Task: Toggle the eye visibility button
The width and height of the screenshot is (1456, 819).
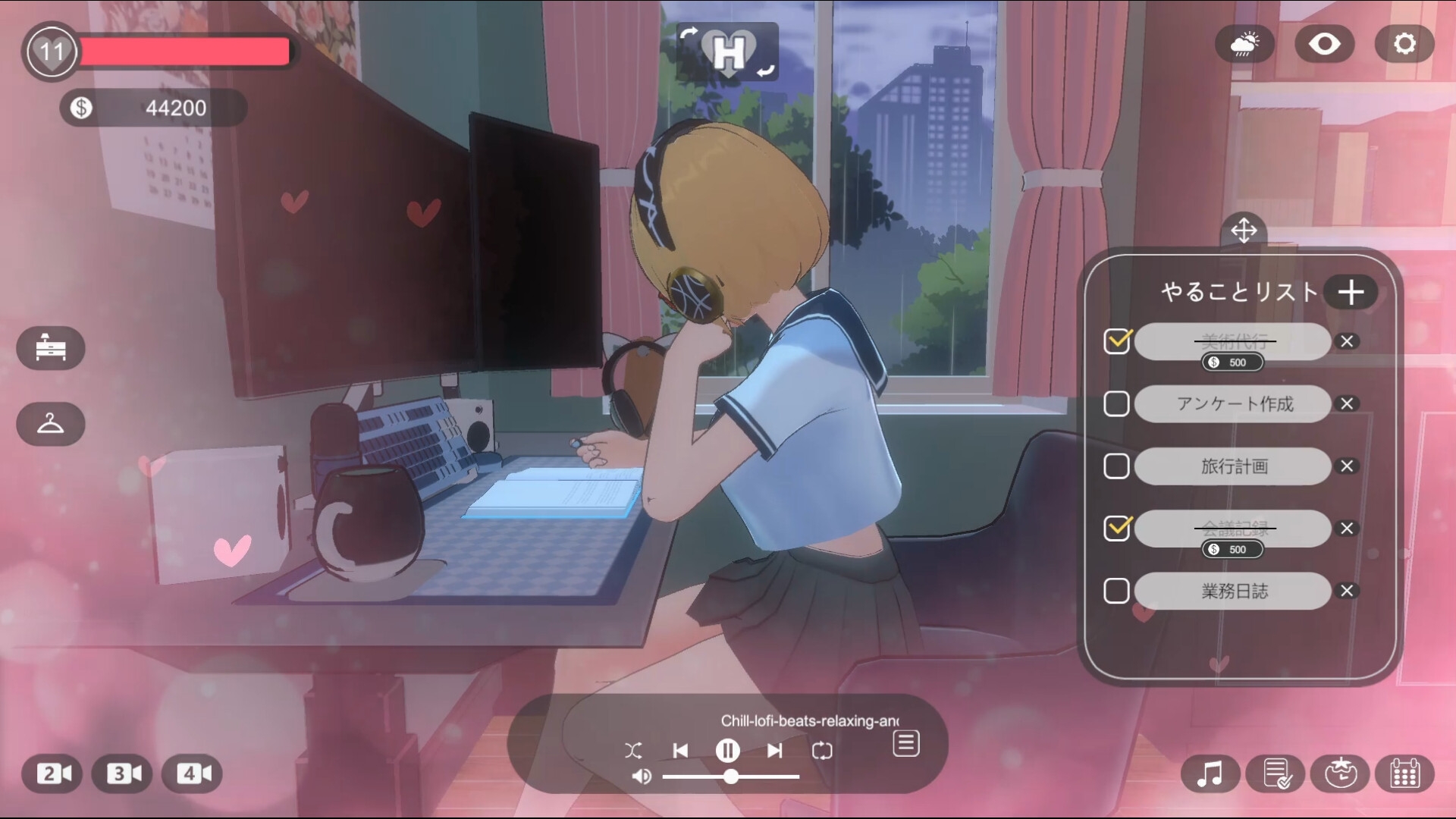Action: 1324,44
